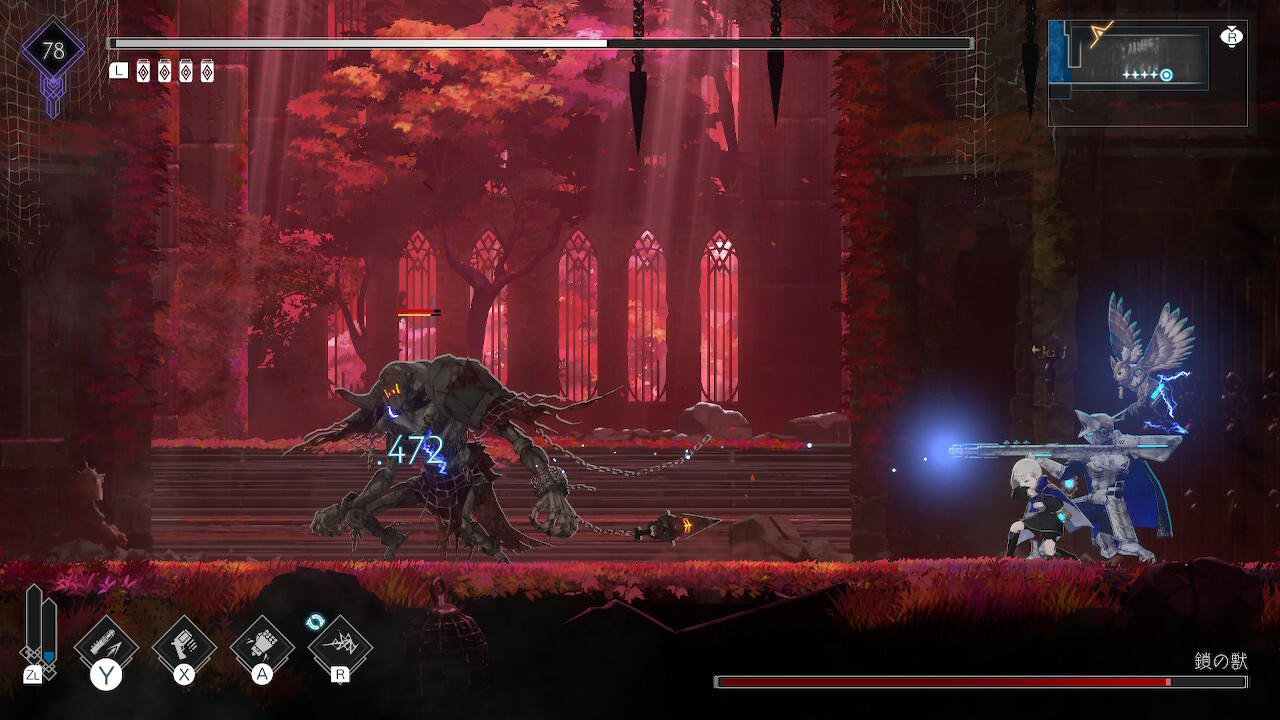
Task: Activate the handgun skill icon
Action: pos(184,642)
